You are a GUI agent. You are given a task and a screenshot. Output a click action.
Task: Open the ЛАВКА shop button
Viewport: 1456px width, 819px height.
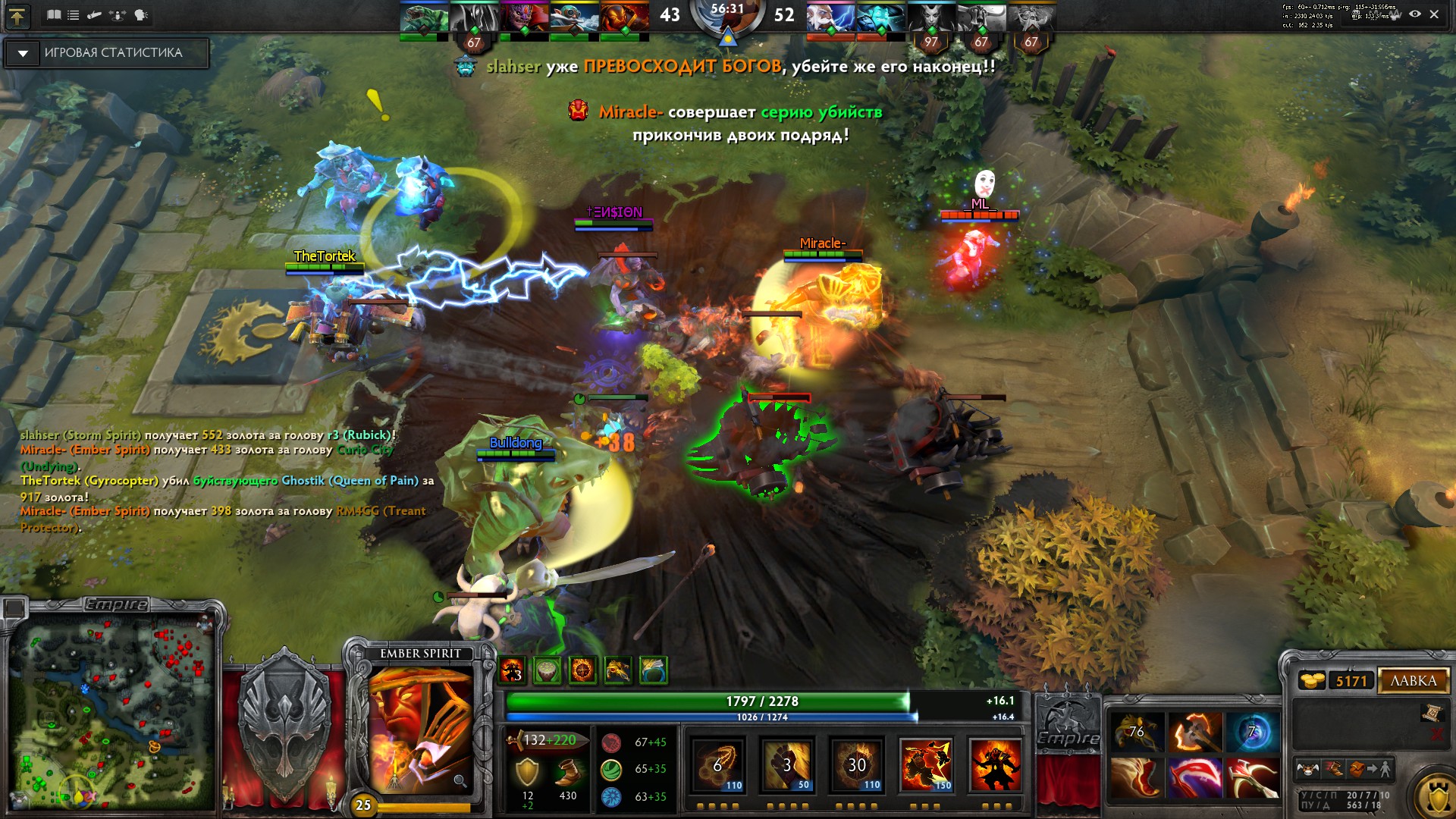pyautogui.click(x=1413, y=681)
